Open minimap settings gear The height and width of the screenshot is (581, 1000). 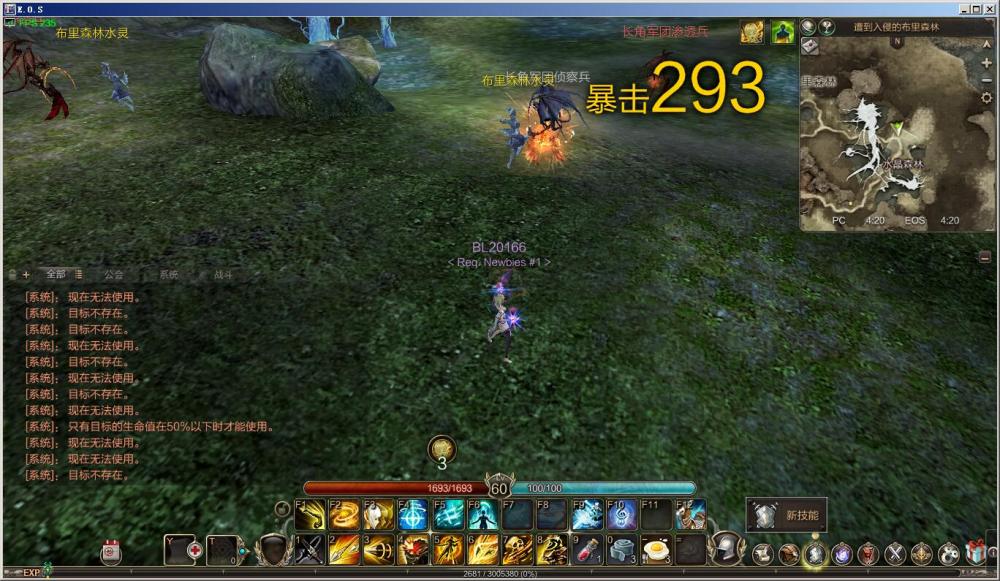987,98
